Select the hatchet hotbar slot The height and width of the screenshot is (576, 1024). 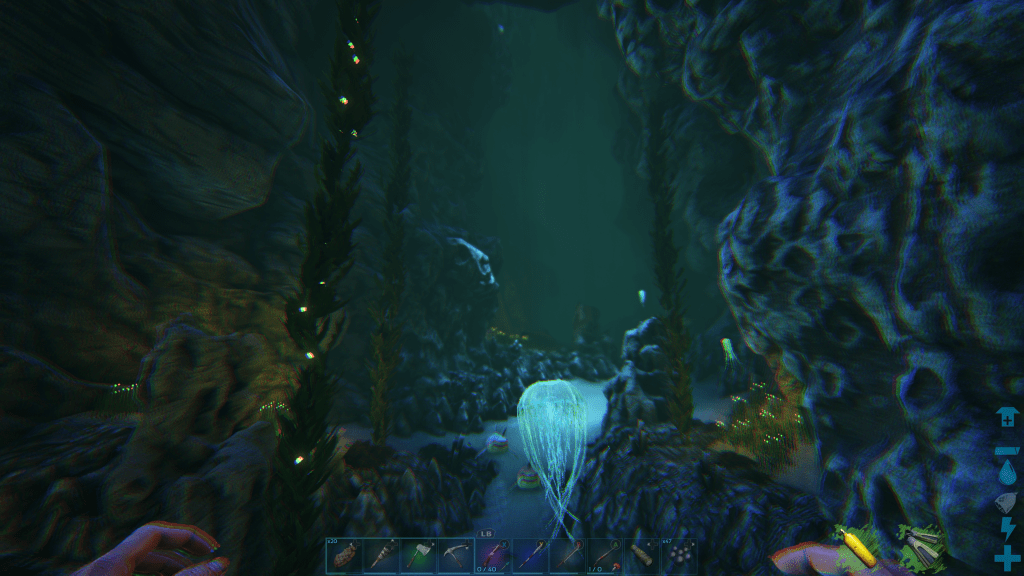(x=418, y=557)
